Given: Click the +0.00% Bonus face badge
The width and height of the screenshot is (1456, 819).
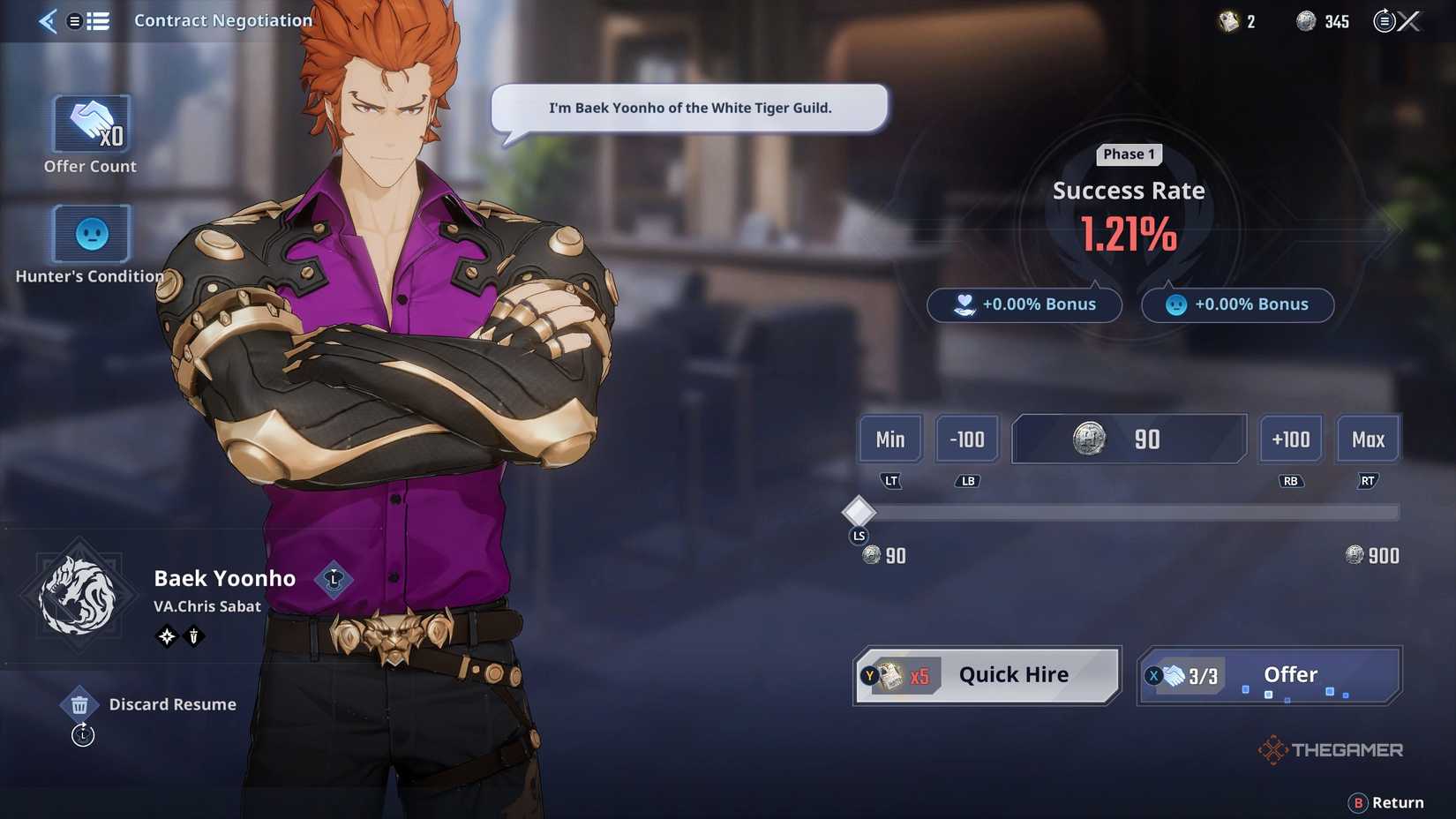Looking at the screenshot, I should pos(1237,304).
